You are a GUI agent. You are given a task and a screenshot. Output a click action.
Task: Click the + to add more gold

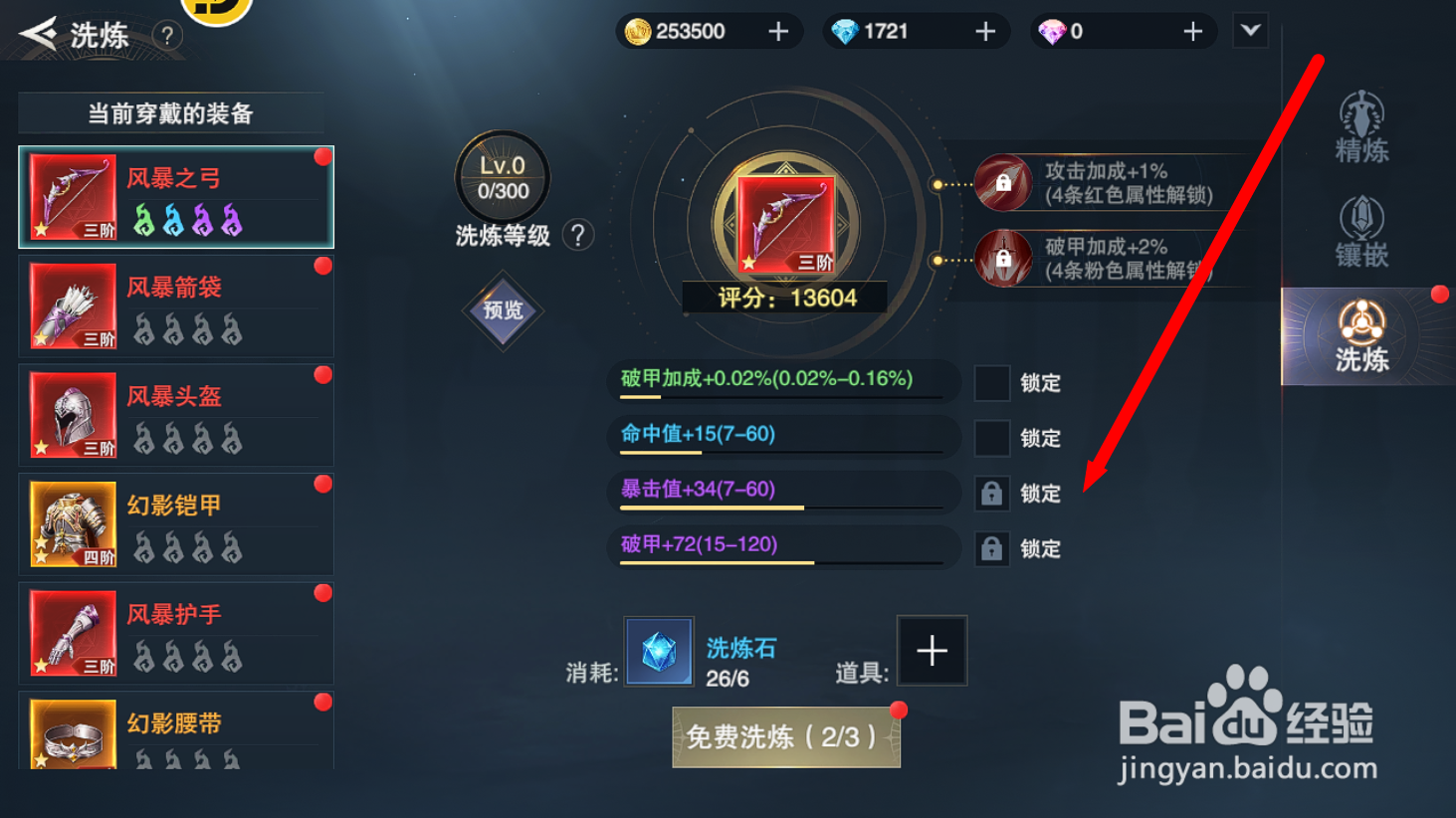pyautogui.click(x=777, y=31)
